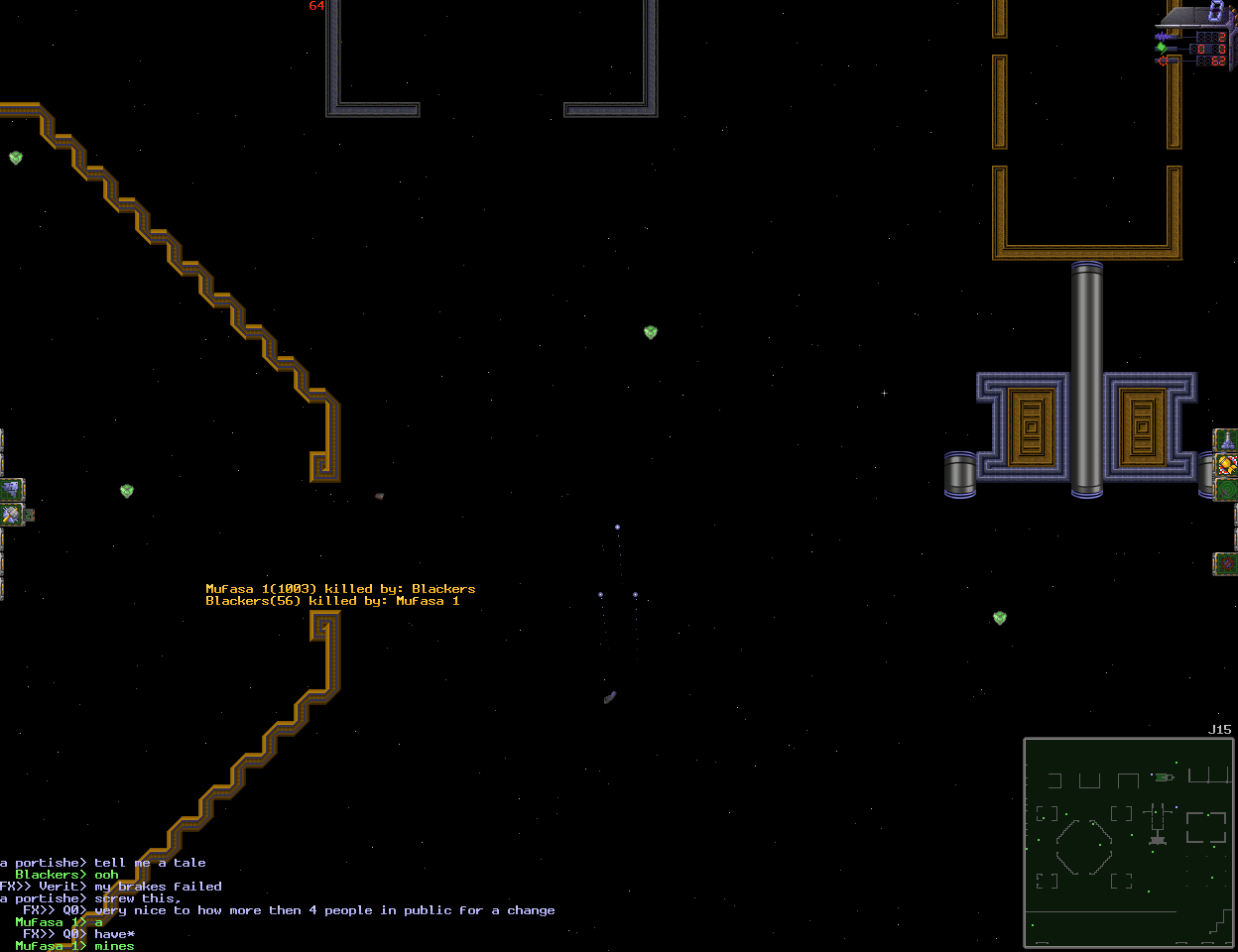Viewport: 1238px width, 952px height.
Task: Select the blue ship item icon
Action: (11, 489)
